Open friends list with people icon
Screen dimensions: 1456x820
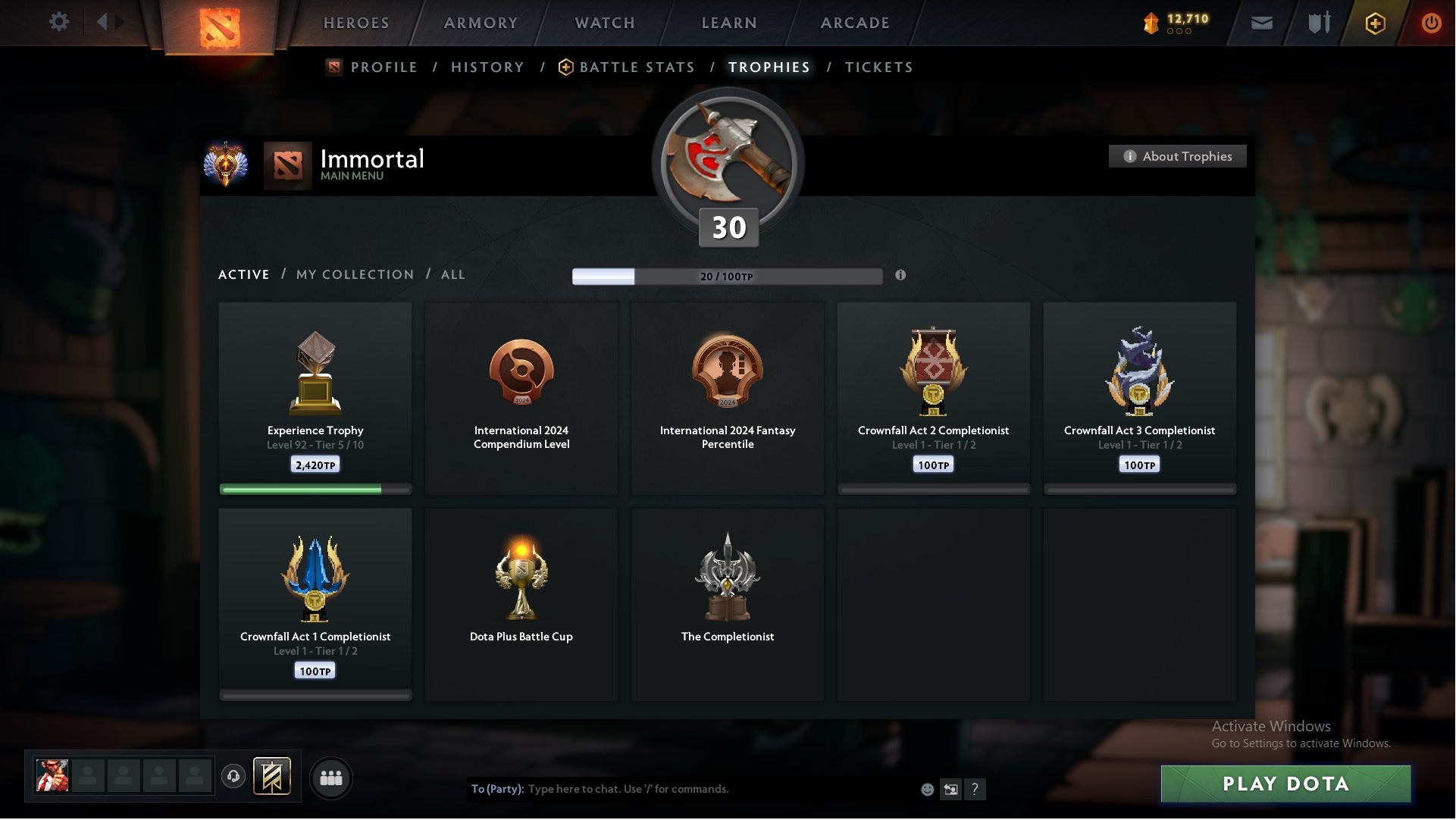pos(330,778)
